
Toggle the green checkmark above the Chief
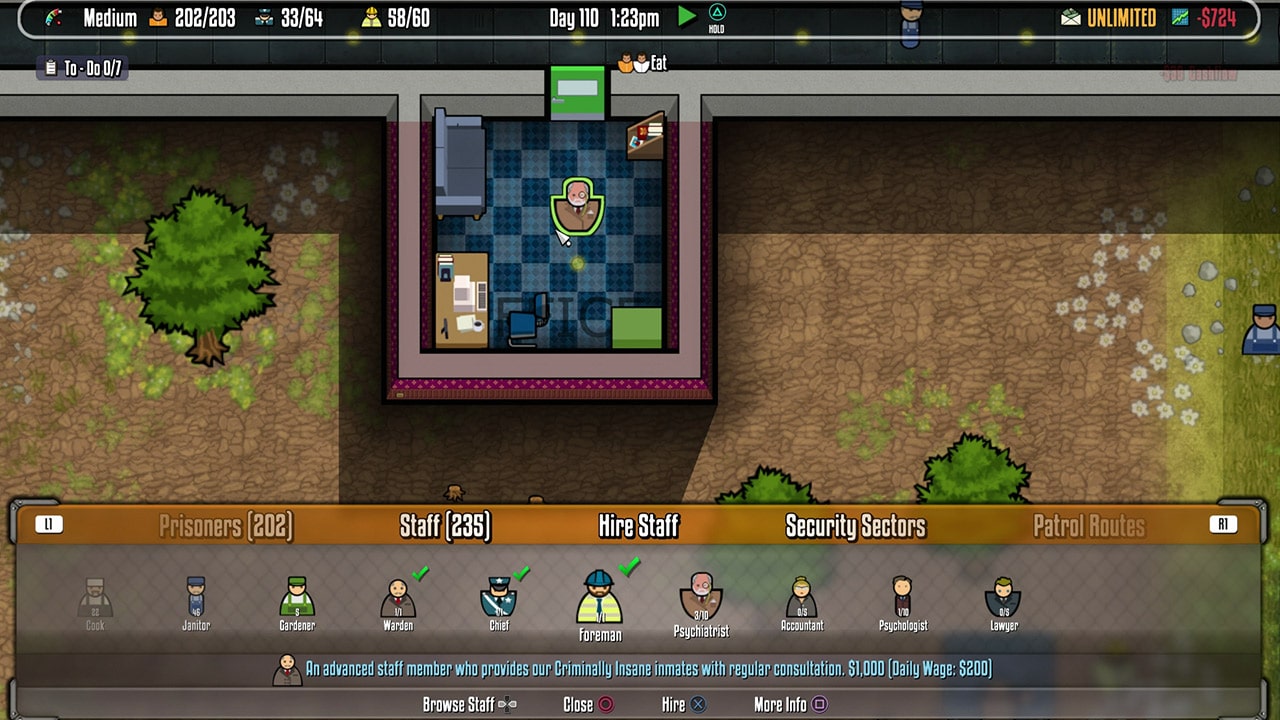click(521, 573)
